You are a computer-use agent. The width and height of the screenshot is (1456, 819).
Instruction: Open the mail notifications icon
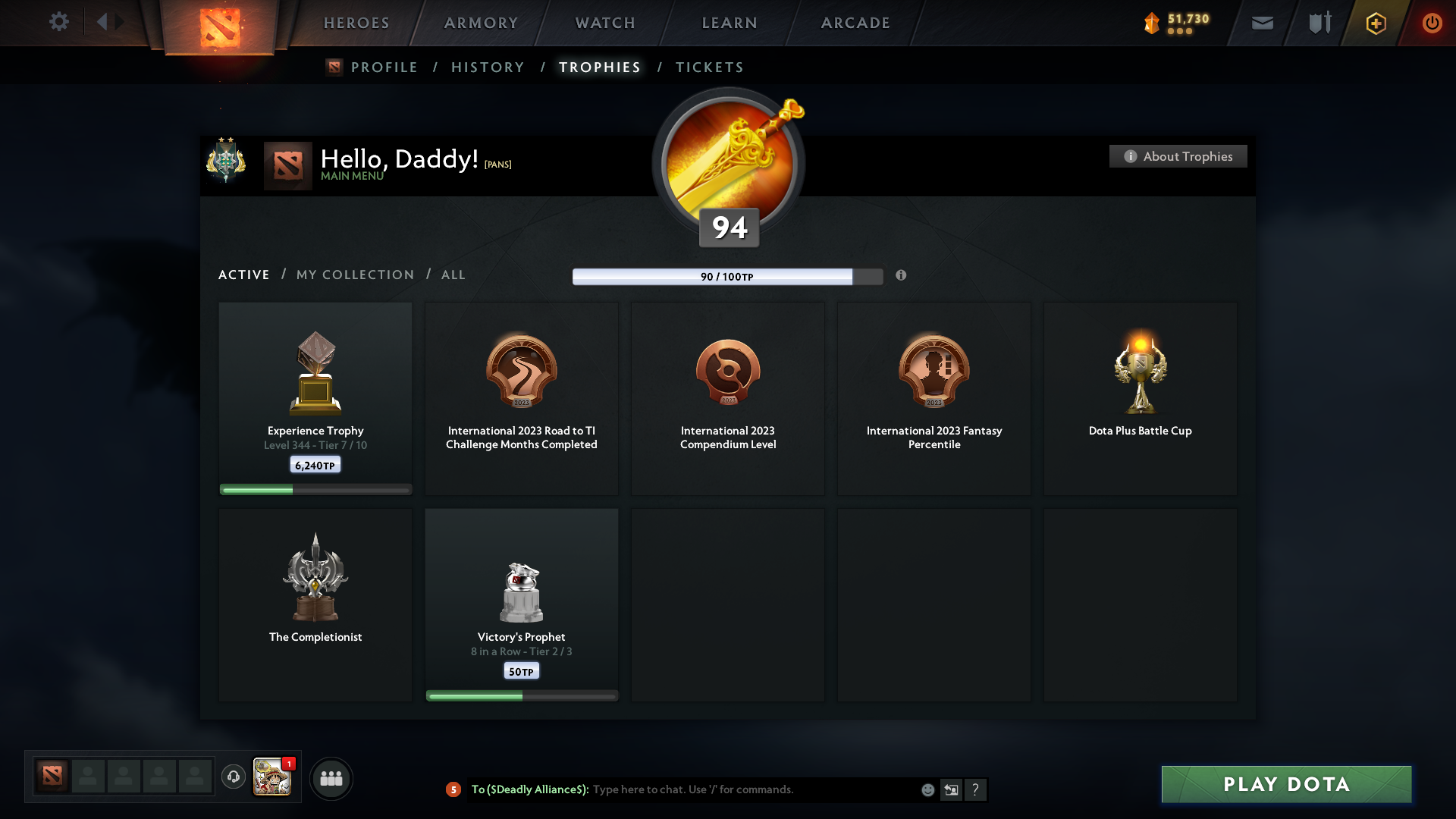point(1263,23)
